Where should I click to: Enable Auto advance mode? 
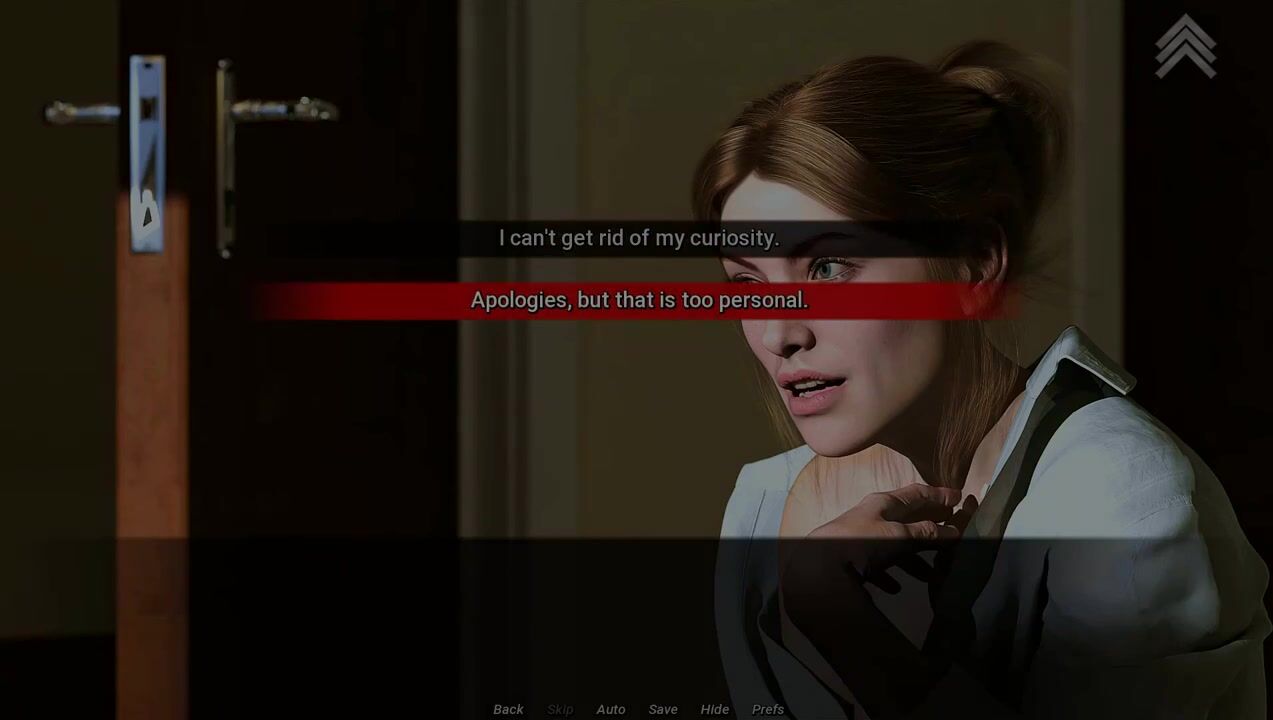[610, 709]
